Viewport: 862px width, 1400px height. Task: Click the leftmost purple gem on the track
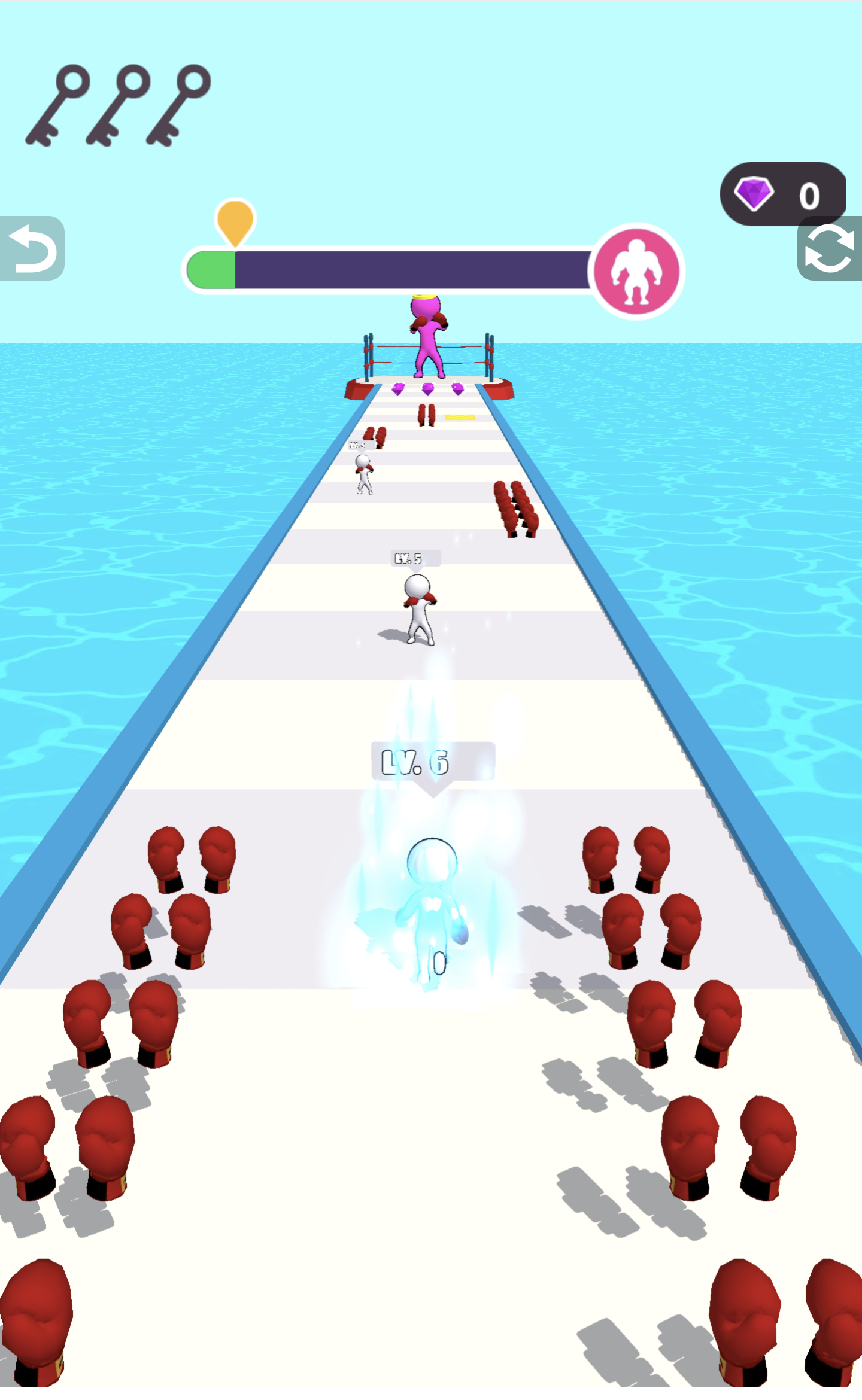point(397,389)
